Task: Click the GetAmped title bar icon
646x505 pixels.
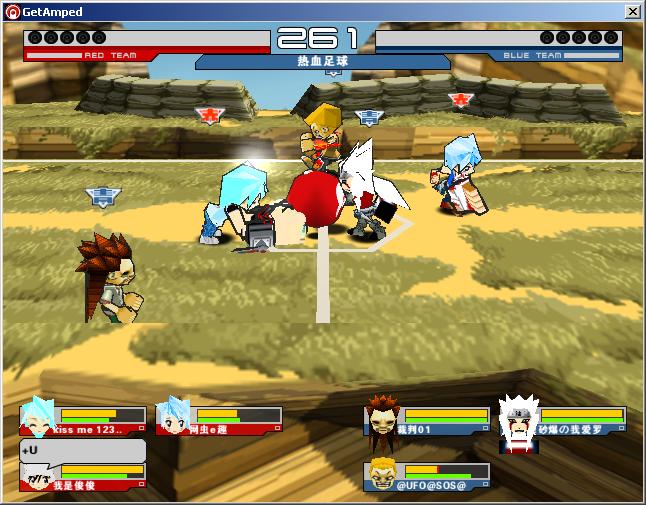Action: pos(11,11)
